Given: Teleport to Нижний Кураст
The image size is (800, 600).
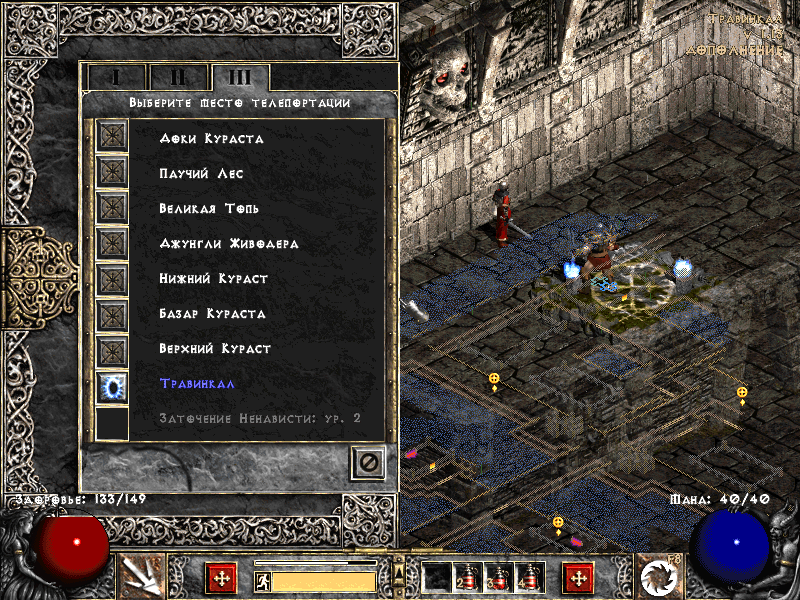Looking at the screenshot, I should pos(213,279).
